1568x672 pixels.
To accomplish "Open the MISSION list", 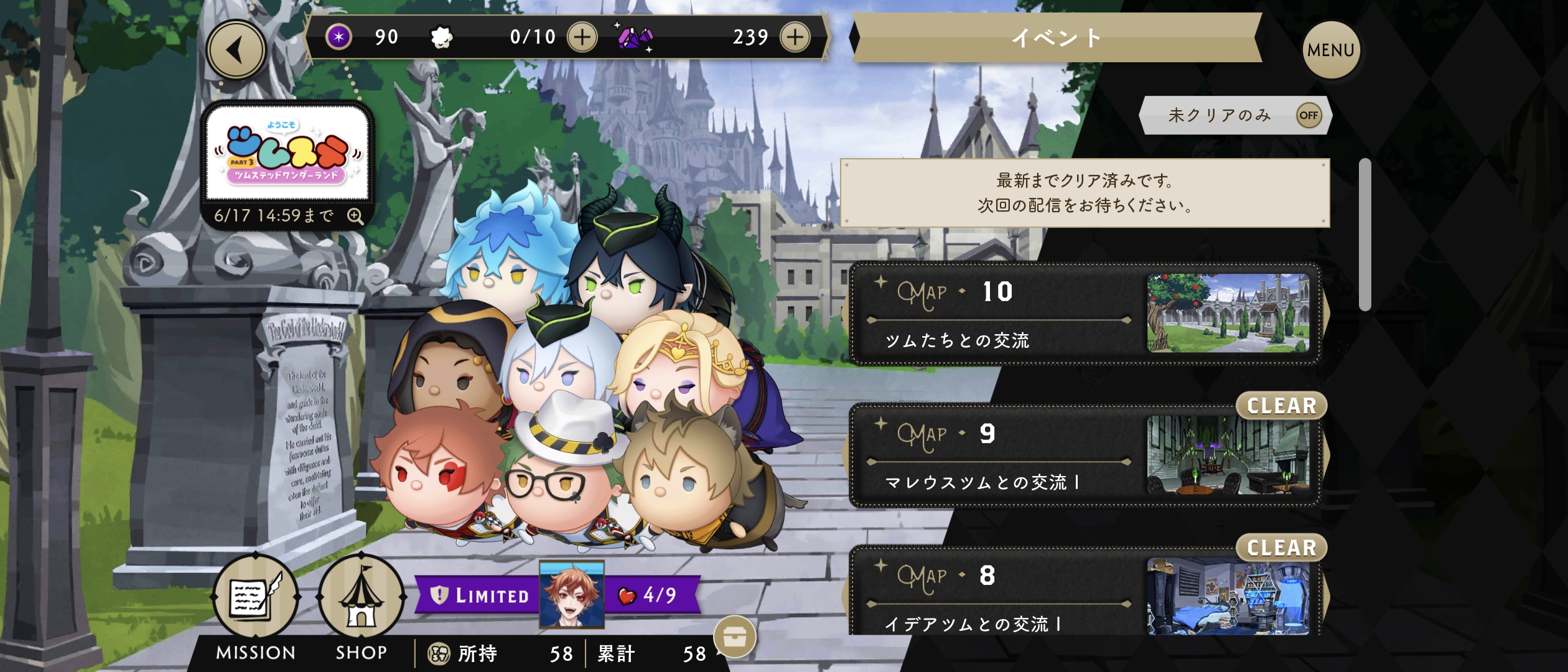I will (x=256, y=607).
